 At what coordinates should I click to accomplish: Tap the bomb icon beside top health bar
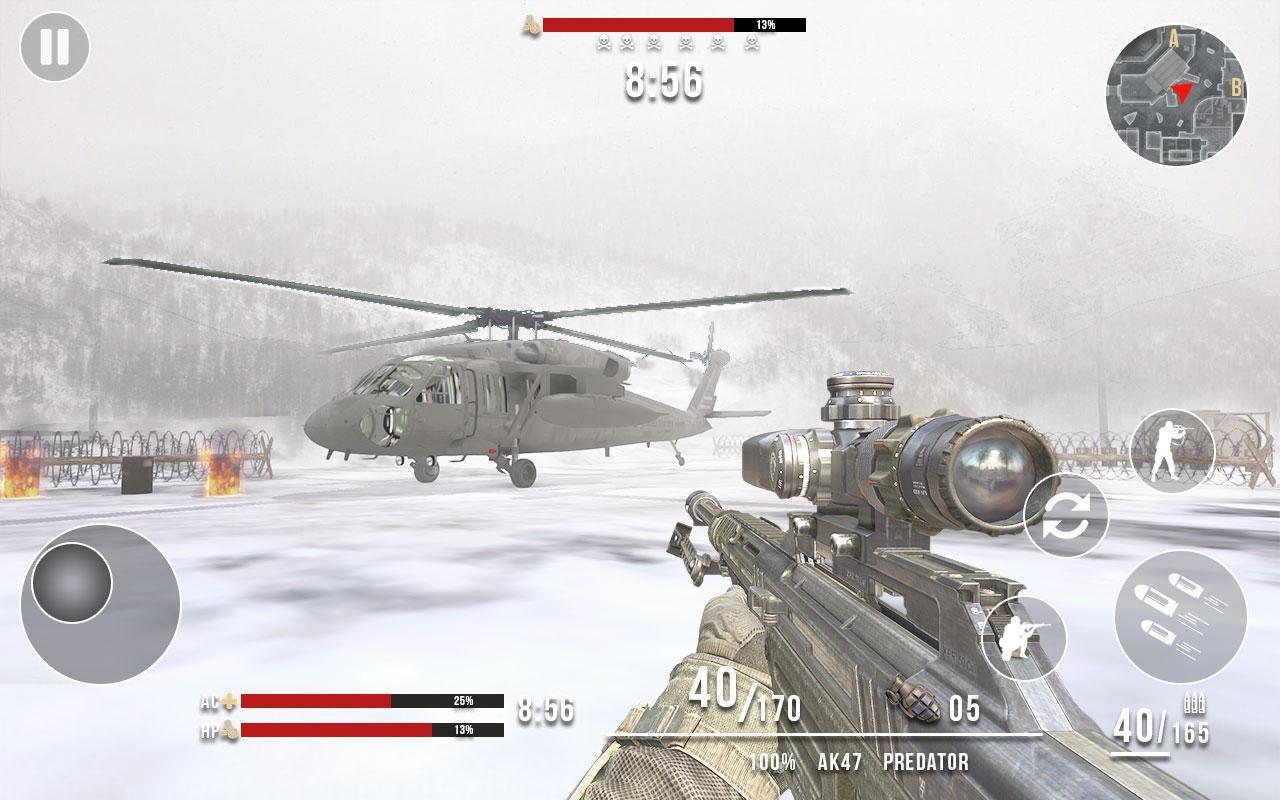529,25
